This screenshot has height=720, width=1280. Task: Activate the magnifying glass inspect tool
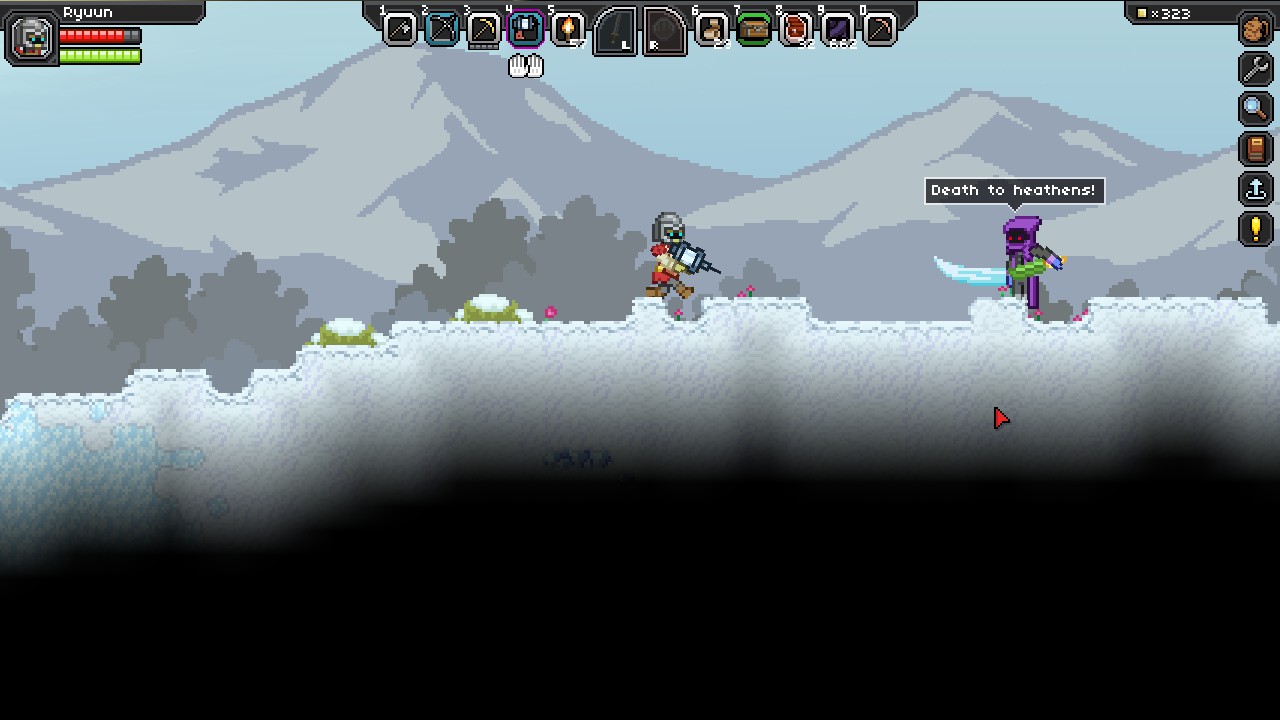point(1255,109)
